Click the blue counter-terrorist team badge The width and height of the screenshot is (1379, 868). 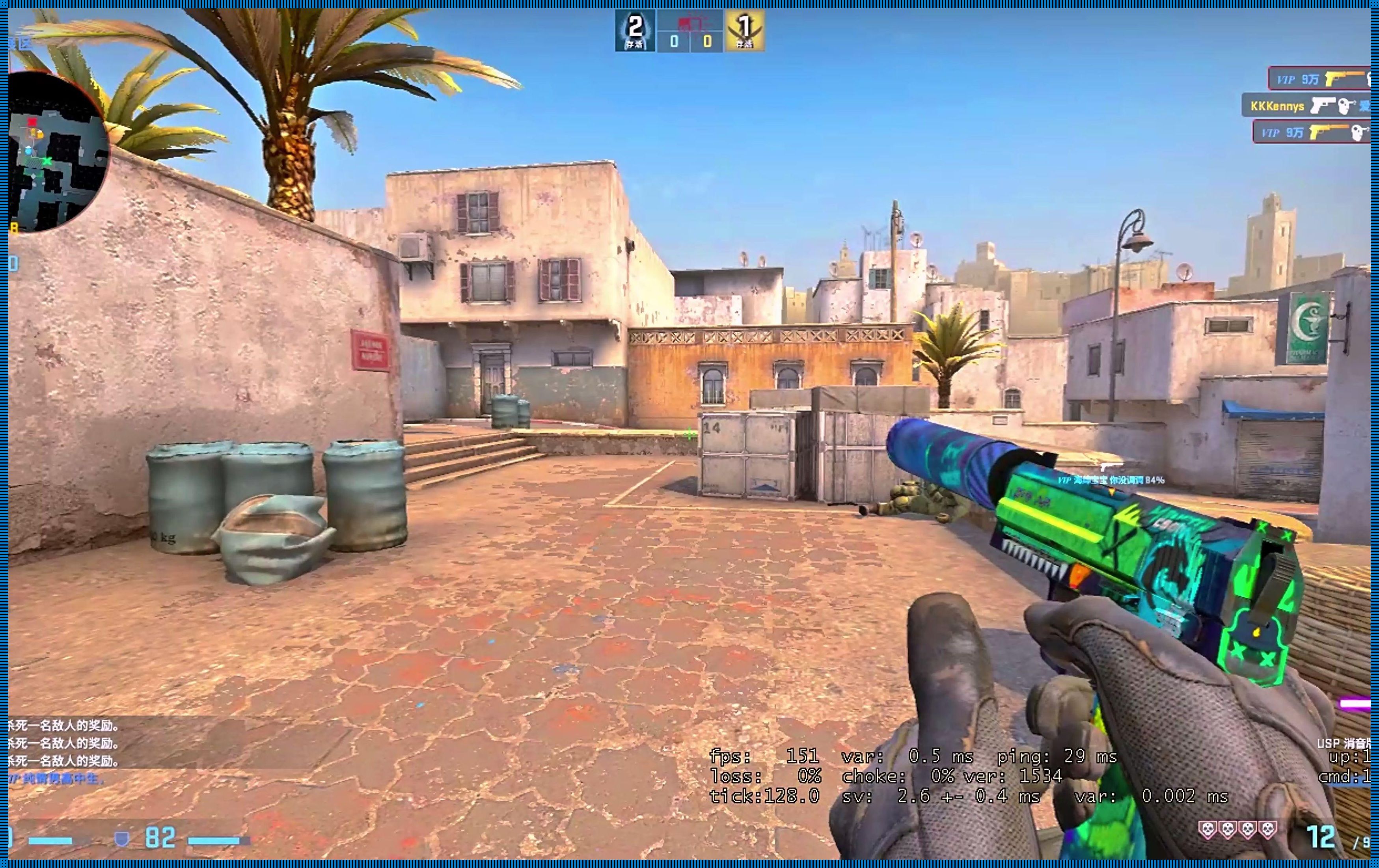(635, 31)
